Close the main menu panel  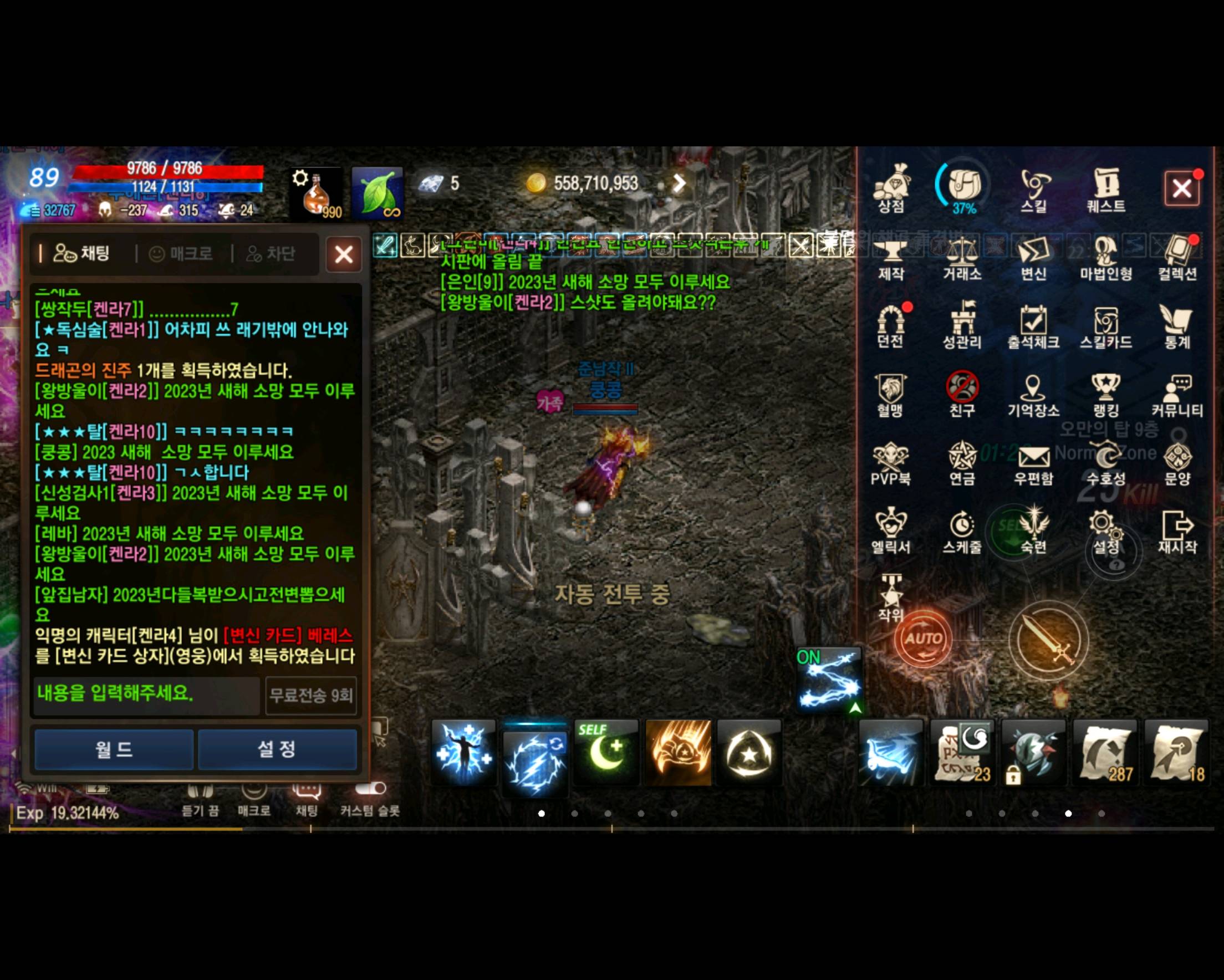(x=1182, y=188)
